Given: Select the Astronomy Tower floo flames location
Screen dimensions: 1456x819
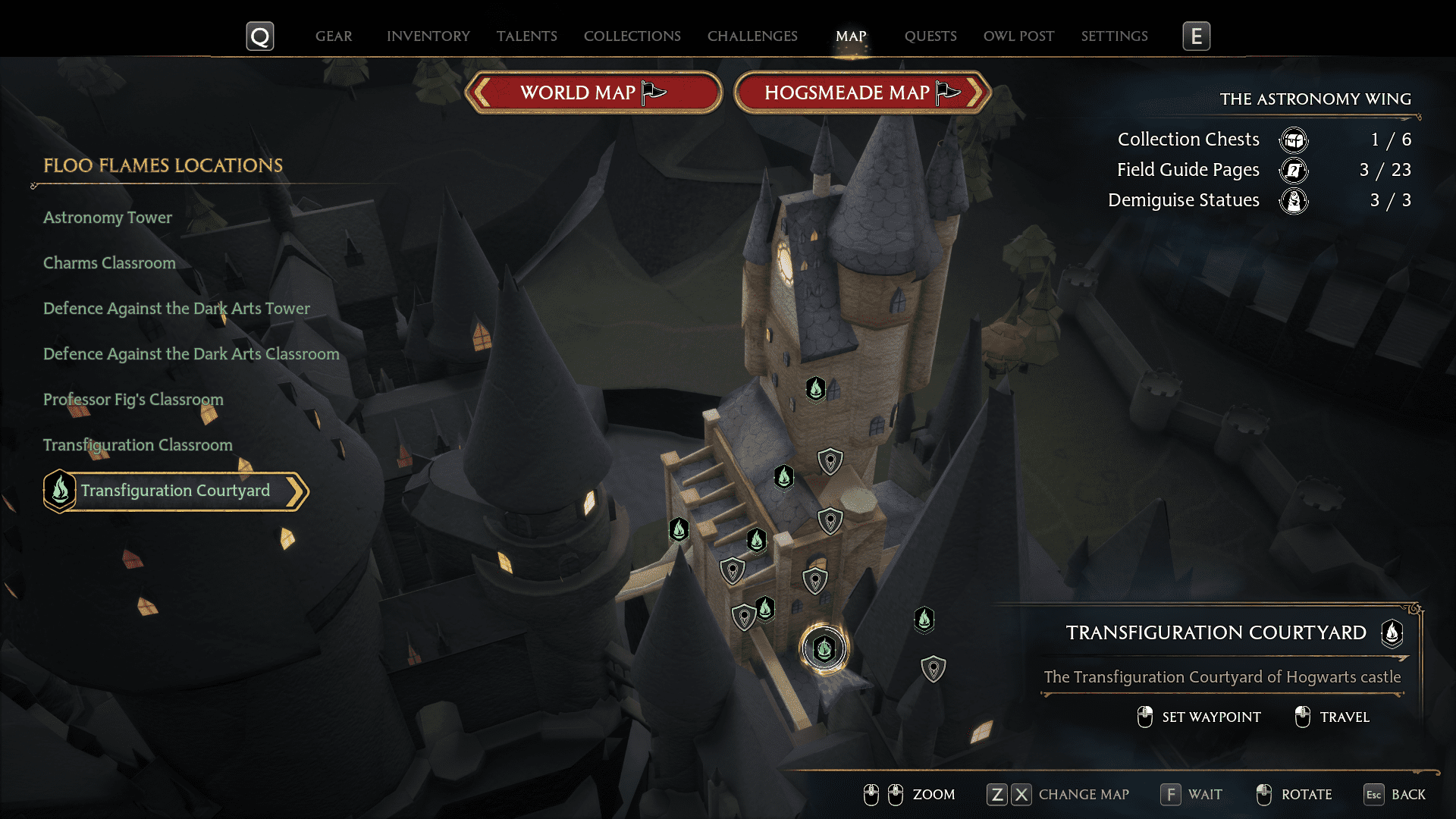Looking at the screenshot, I should click(107, 218).
